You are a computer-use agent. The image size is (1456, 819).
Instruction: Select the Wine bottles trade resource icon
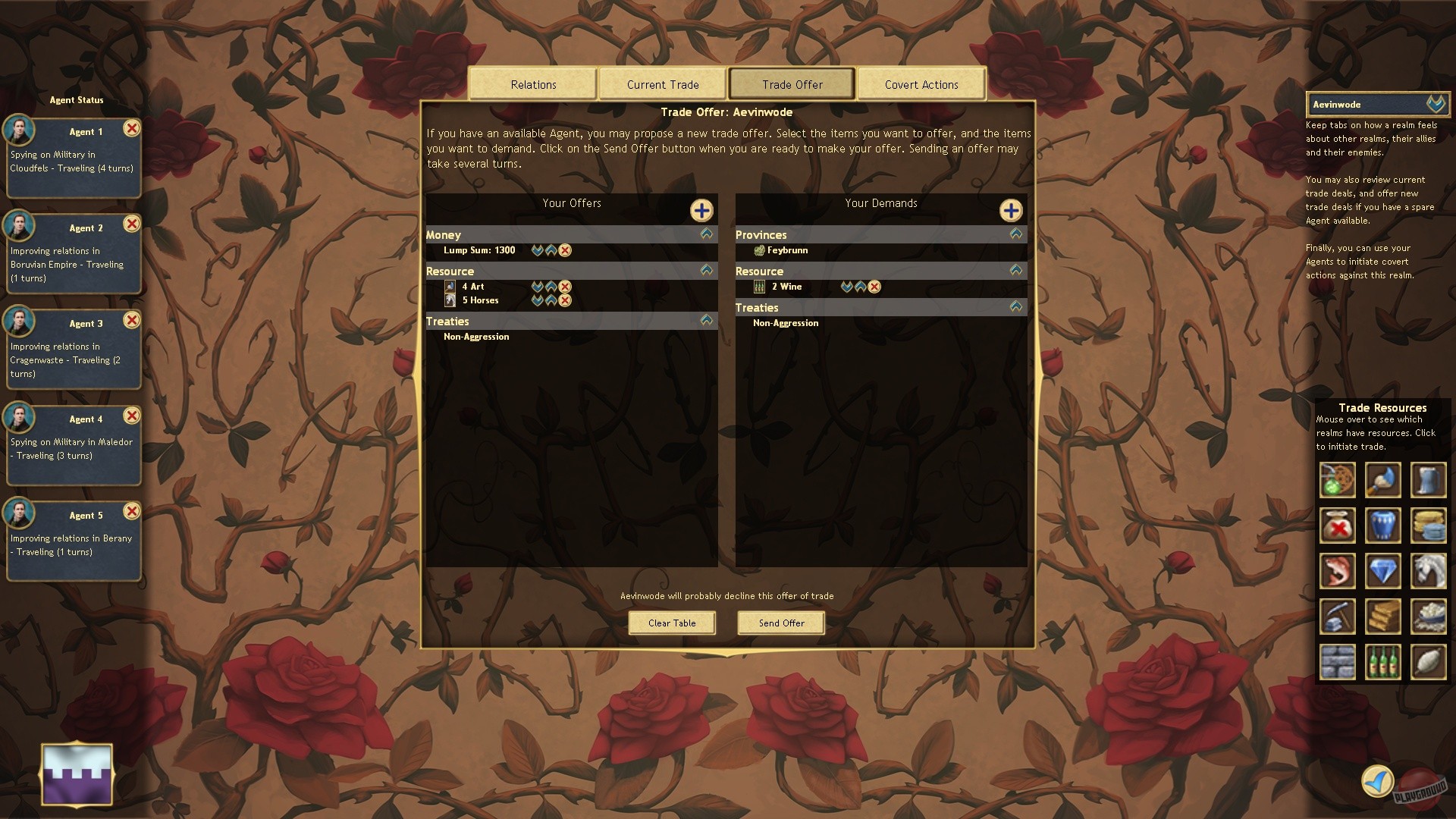pyautogui.click(x=1382, y=662)
